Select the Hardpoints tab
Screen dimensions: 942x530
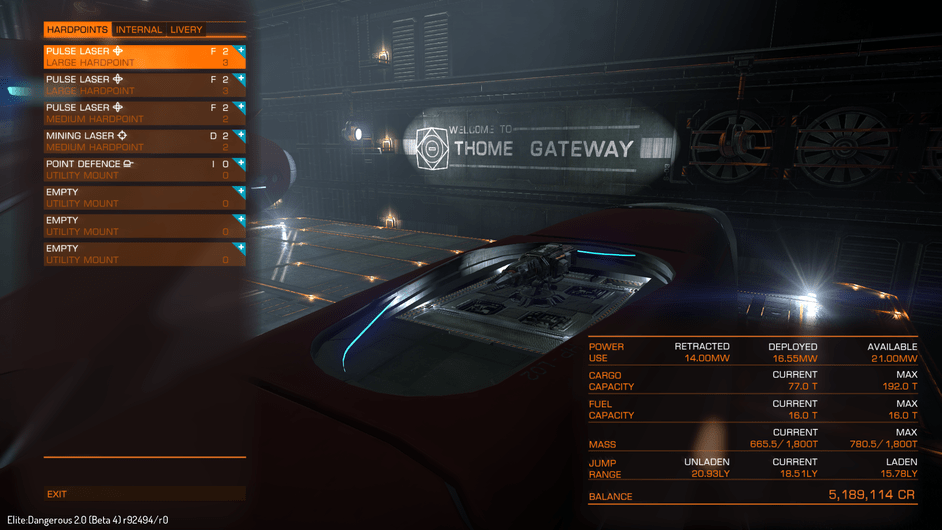pyautogui.click(x=78, y=30)
